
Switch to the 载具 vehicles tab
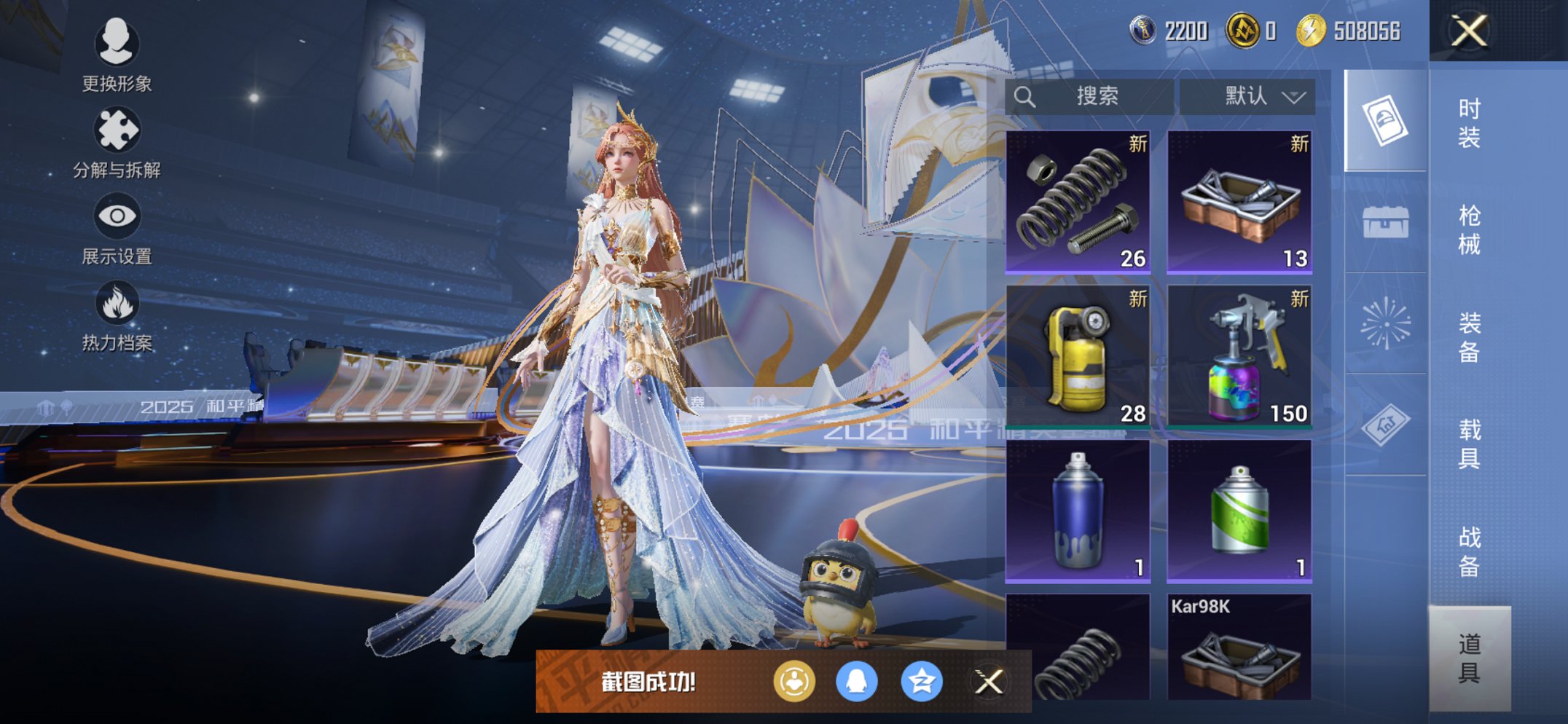coord(1469,444)
